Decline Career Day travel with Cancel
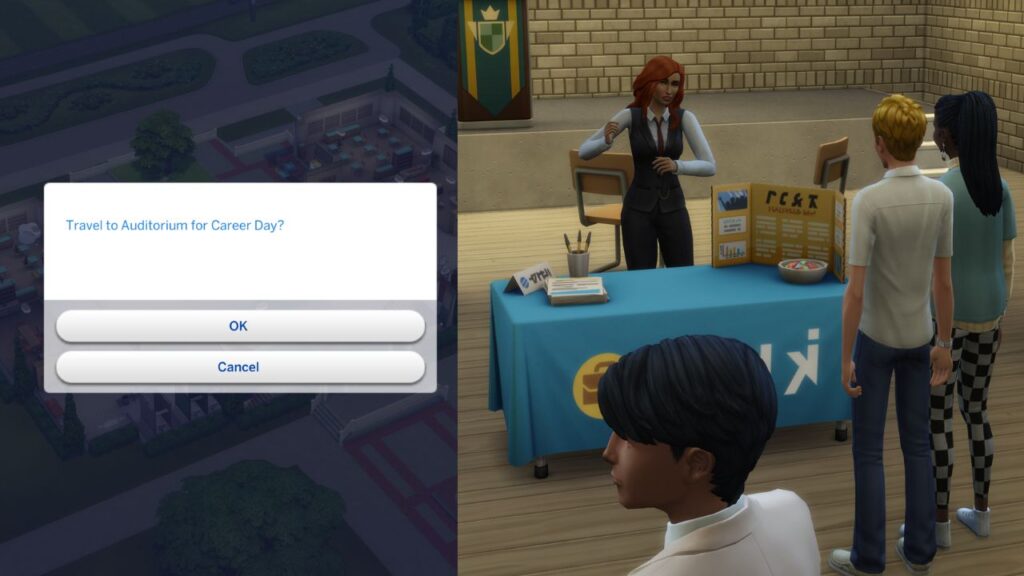Image resolution: width=1024 pixels, height=576 pixels. pyautogui.click(x=240, y=367)
